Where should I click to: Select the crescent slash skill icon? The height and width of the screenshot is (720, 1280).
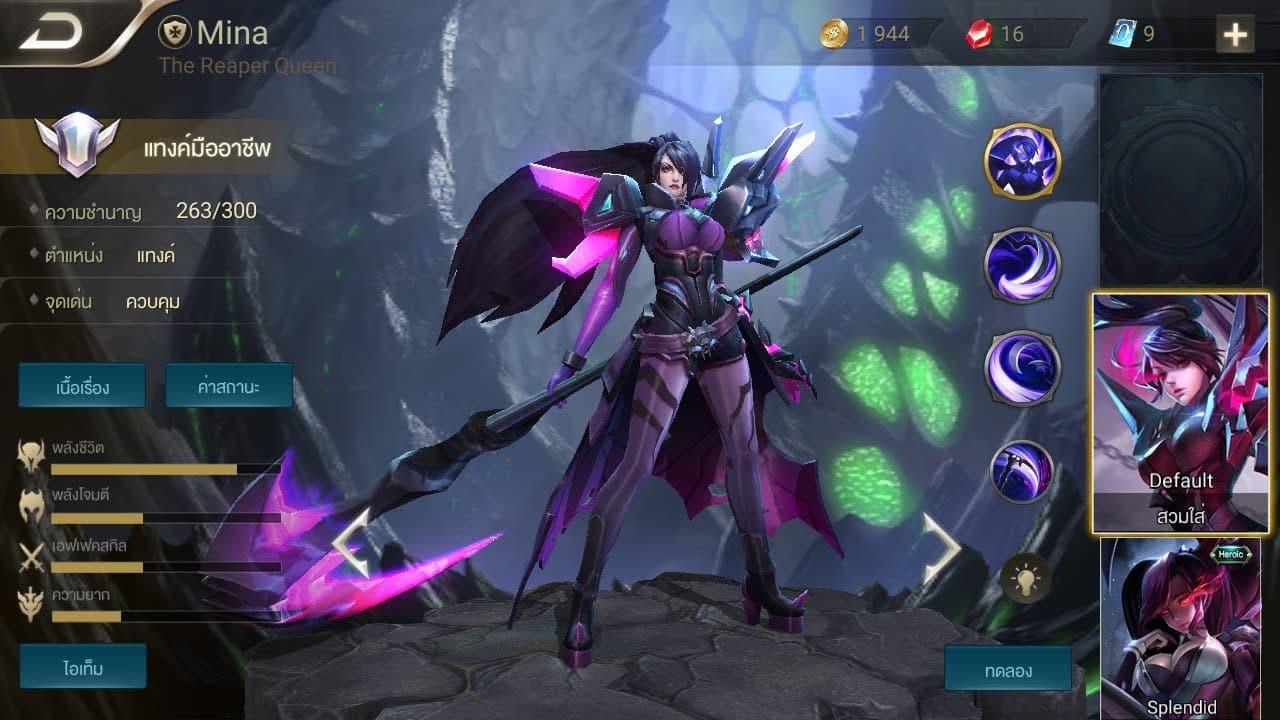click(x=1022, y=368)
